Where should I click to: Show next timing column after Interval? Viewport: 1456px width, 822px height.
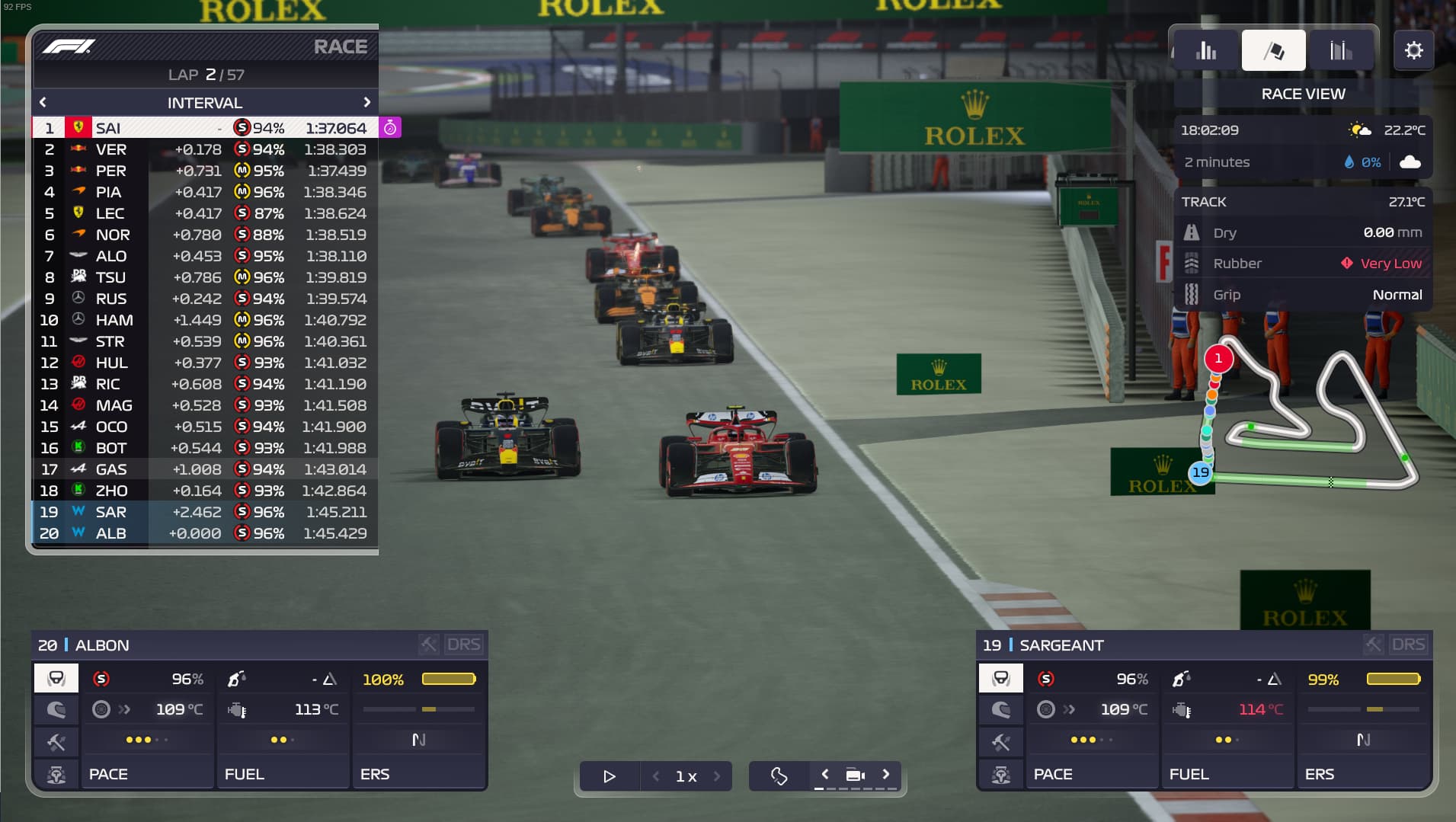(366, 102)
